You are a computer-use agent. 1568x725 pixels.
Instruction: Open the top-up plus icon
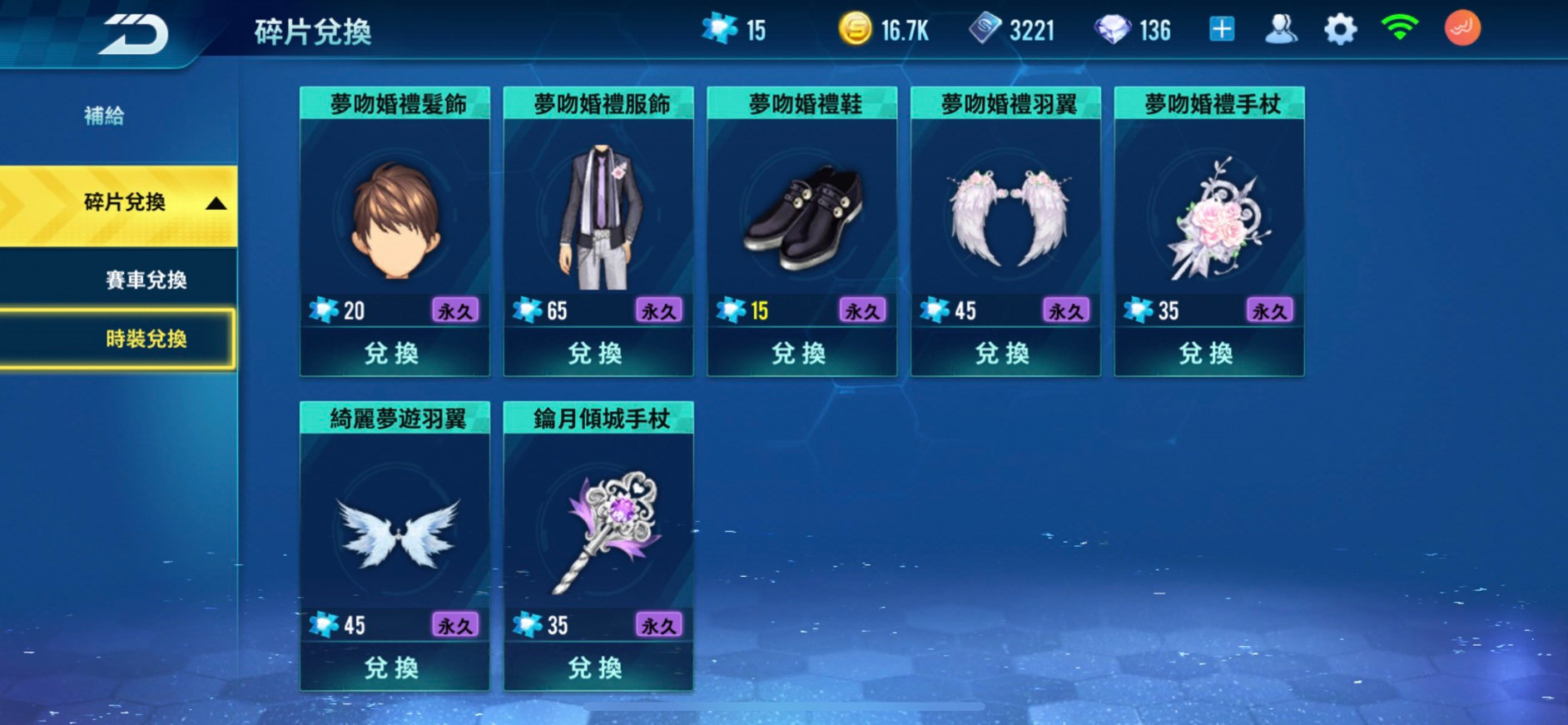(1221, 28)
